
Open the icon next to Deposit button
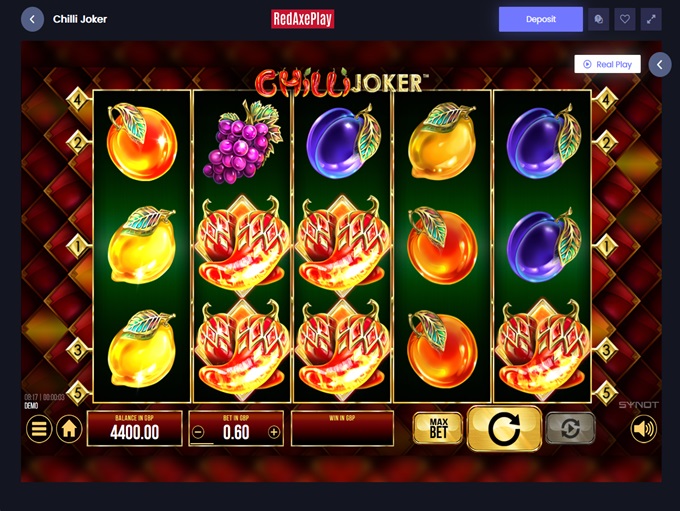598,19
